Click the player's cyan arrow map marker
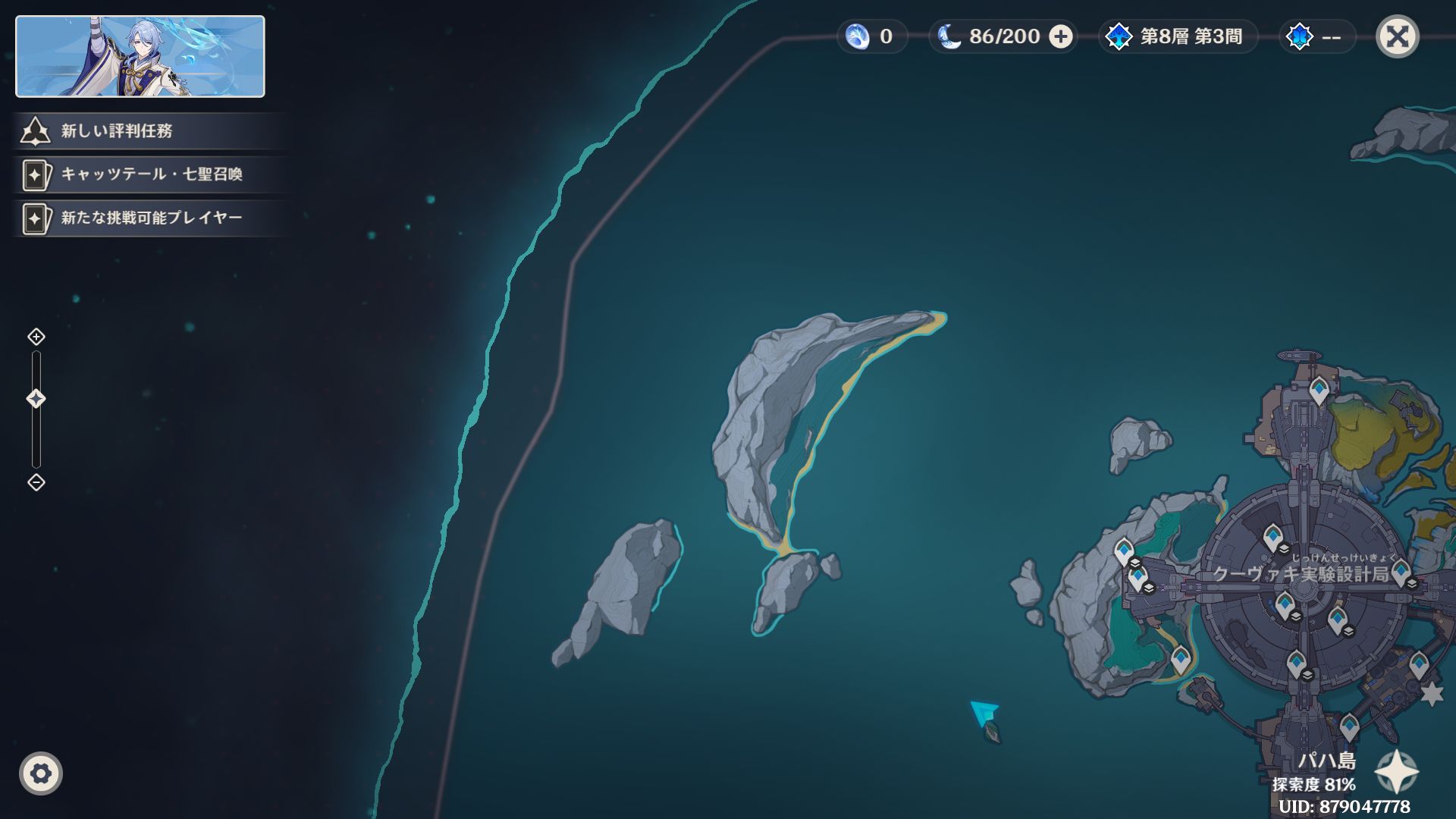Image resolution: width=1456 pixels, height=819 pixels. [984, 712]
